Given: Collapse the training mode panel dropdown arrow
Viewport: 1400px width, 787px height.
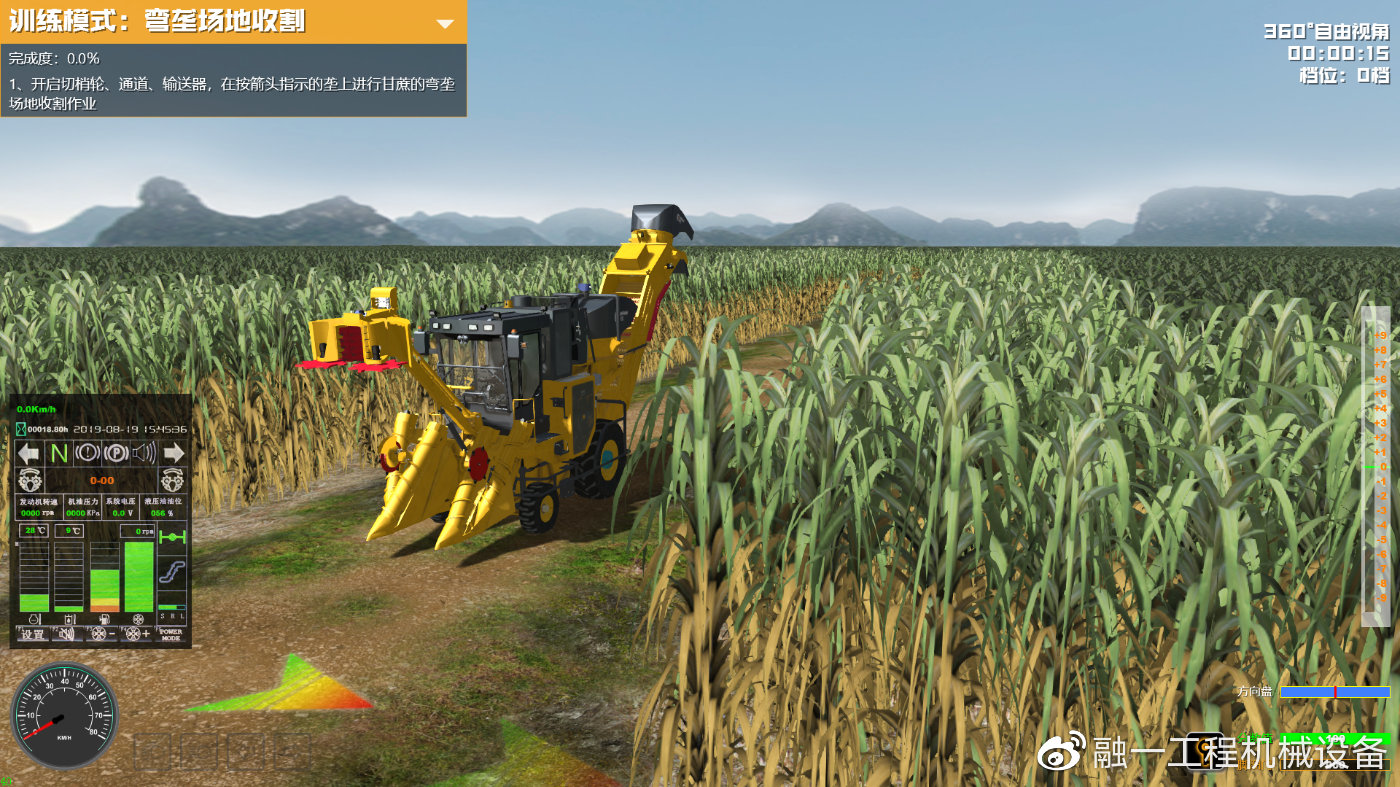Looking at the screenshot, I should pyautogui.click(x=445, y=22).
